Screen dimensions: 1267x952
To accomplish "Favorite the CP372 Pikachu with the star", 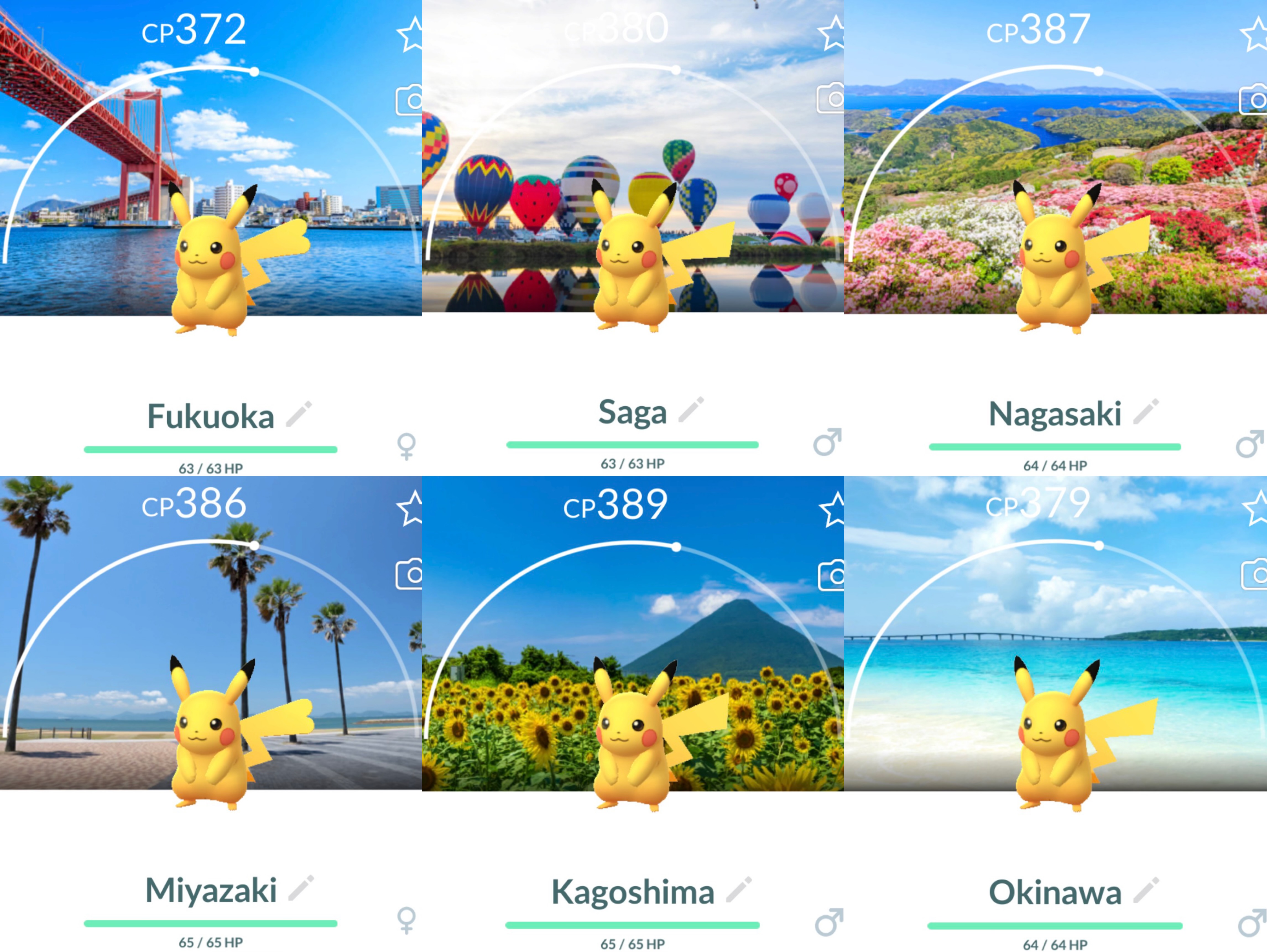I will coord(410,34).
